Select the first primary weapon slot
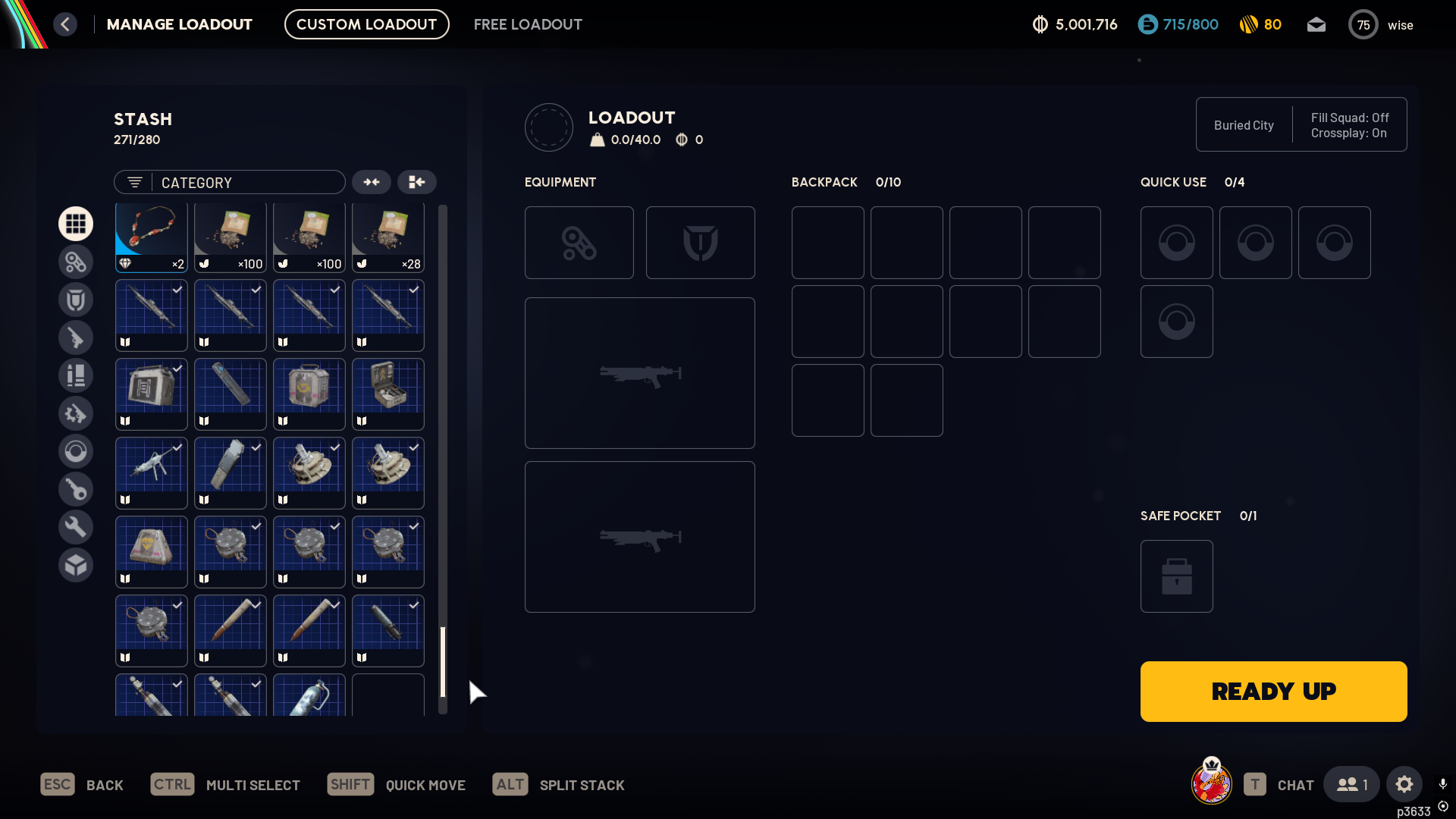Image resolution: width=1456 pixels, height=819 pixels. 639,373
